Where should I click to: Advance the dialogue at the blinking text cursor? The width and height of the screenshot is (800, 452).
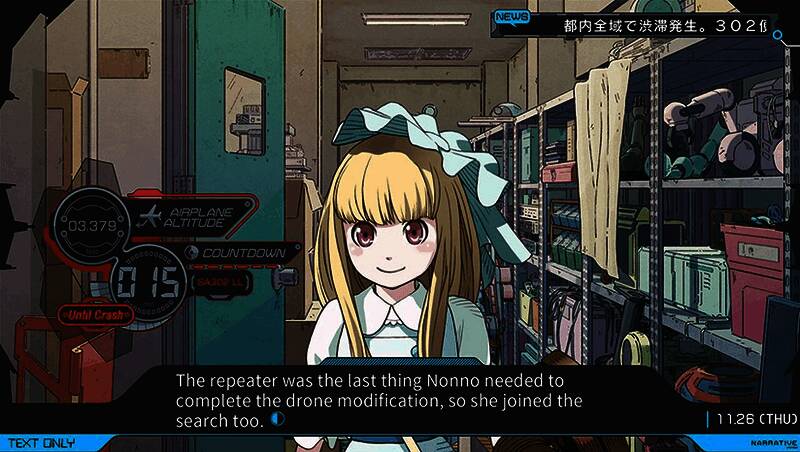(x=277, y=420)
